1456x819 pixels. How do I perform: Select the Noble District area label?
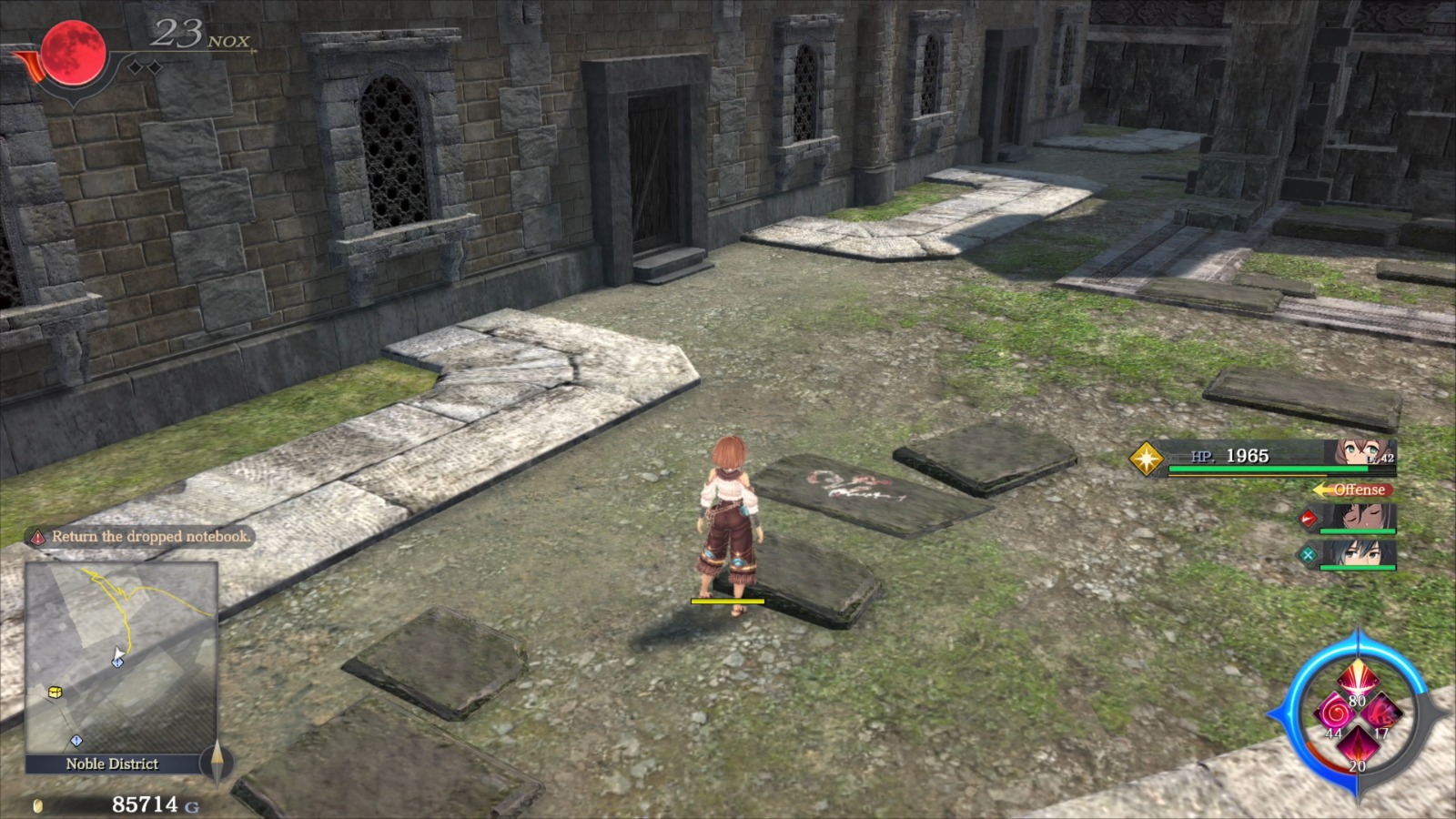pos(111,763)
